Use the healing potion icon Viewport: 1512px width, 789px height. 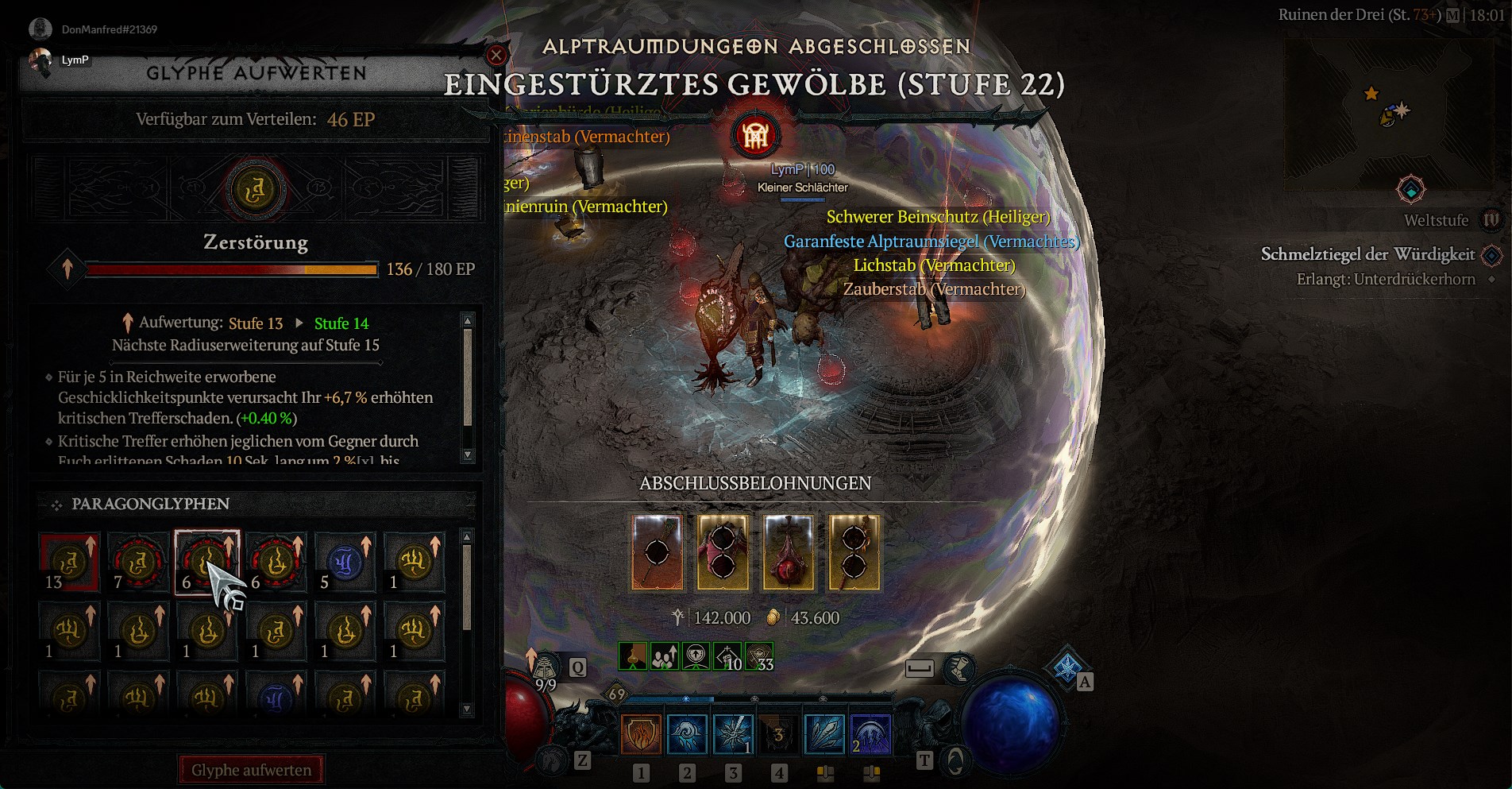point(546,670)
